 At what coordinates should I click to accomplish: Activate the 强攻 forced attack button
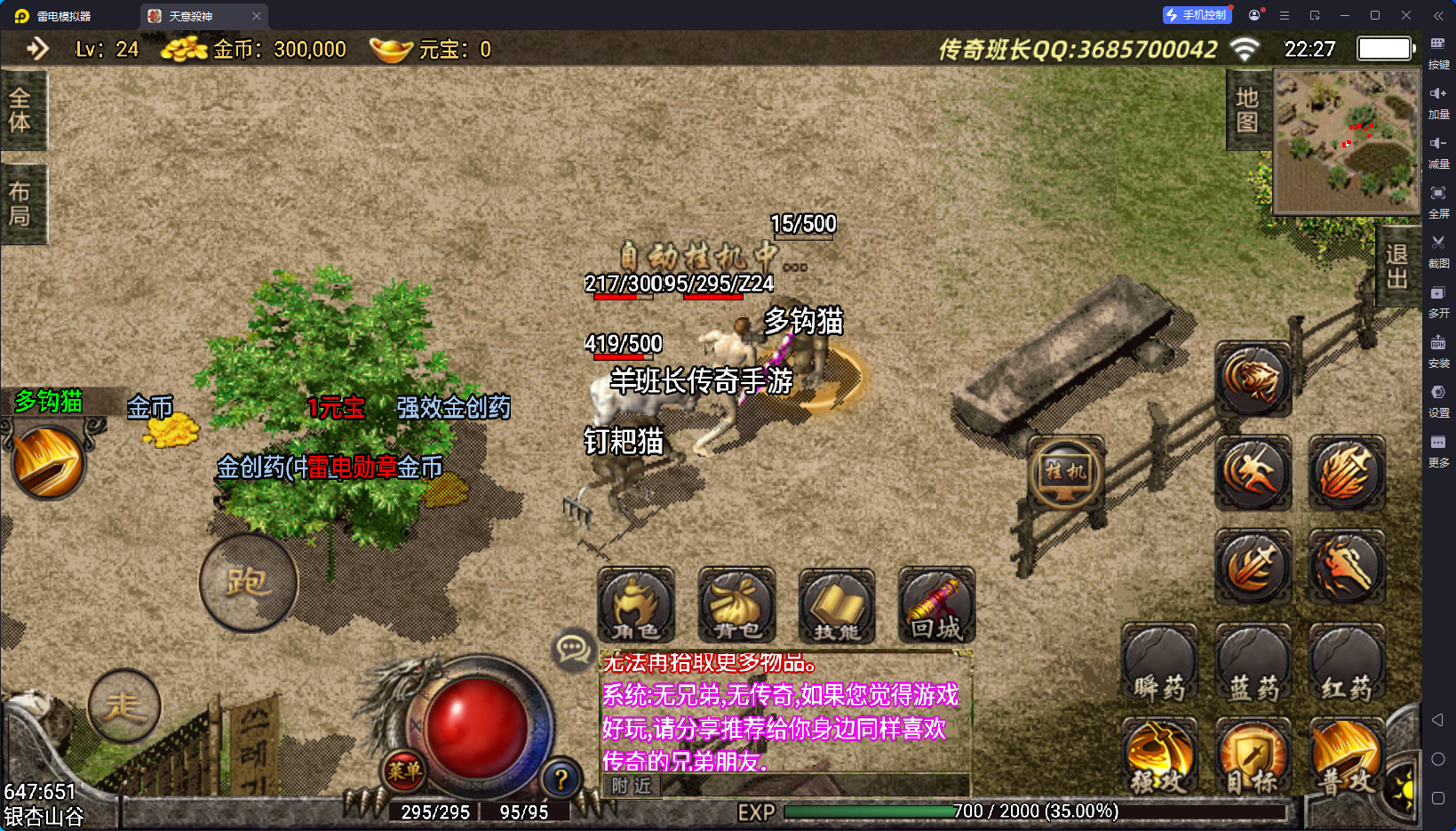click(x=1159, y=756)
